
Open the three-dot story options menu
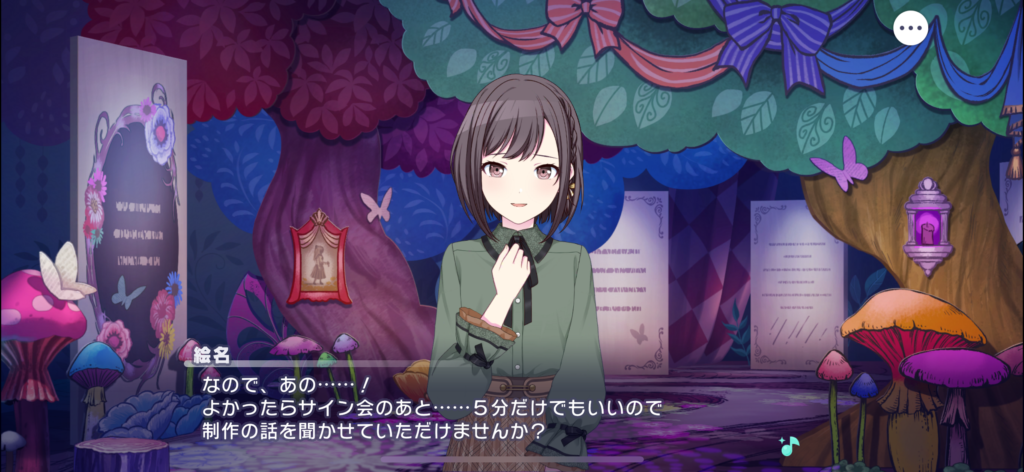point(910,29)
